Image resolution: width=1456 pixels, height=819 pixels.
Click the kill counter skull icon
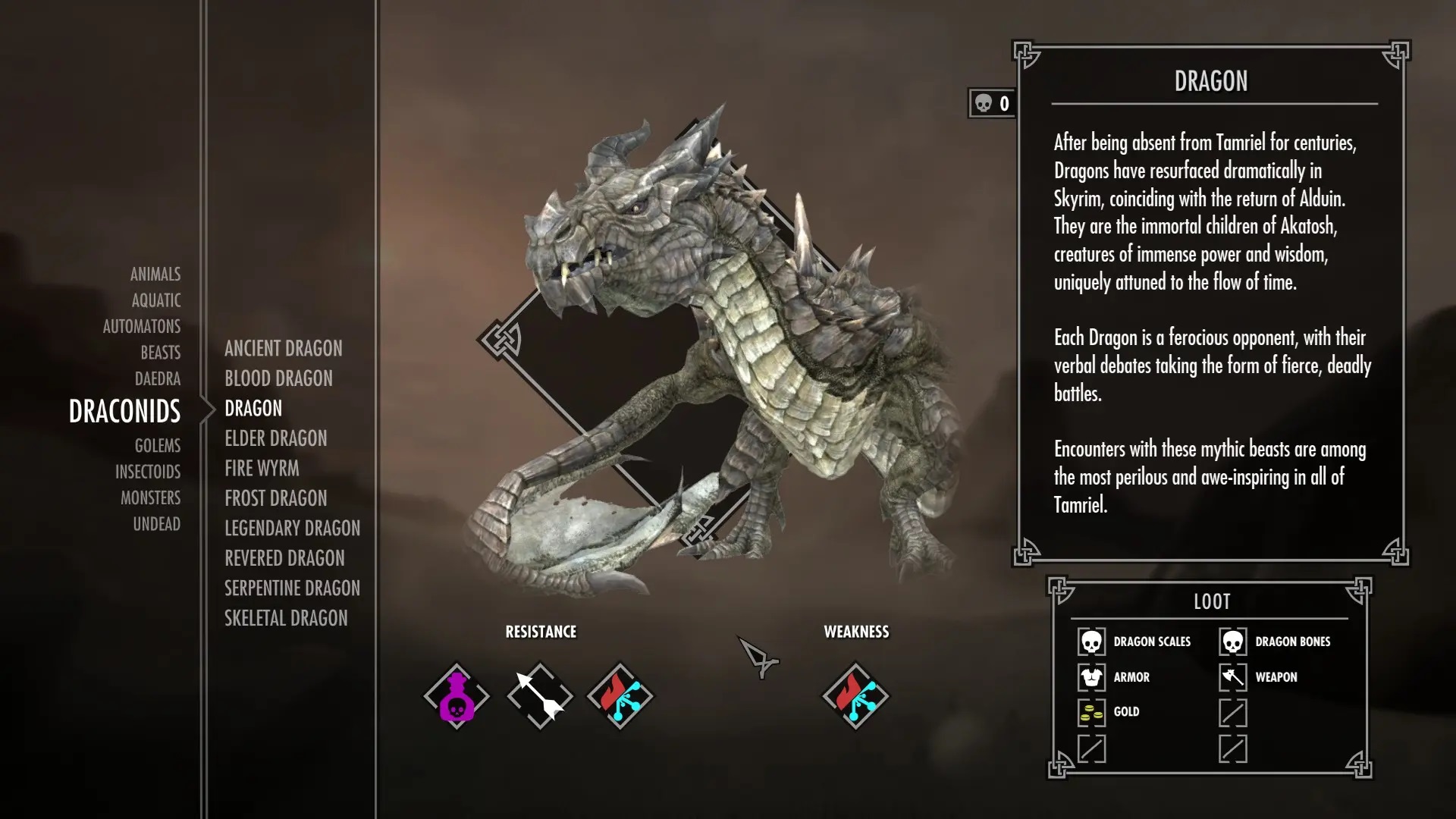tap(984, 105)
